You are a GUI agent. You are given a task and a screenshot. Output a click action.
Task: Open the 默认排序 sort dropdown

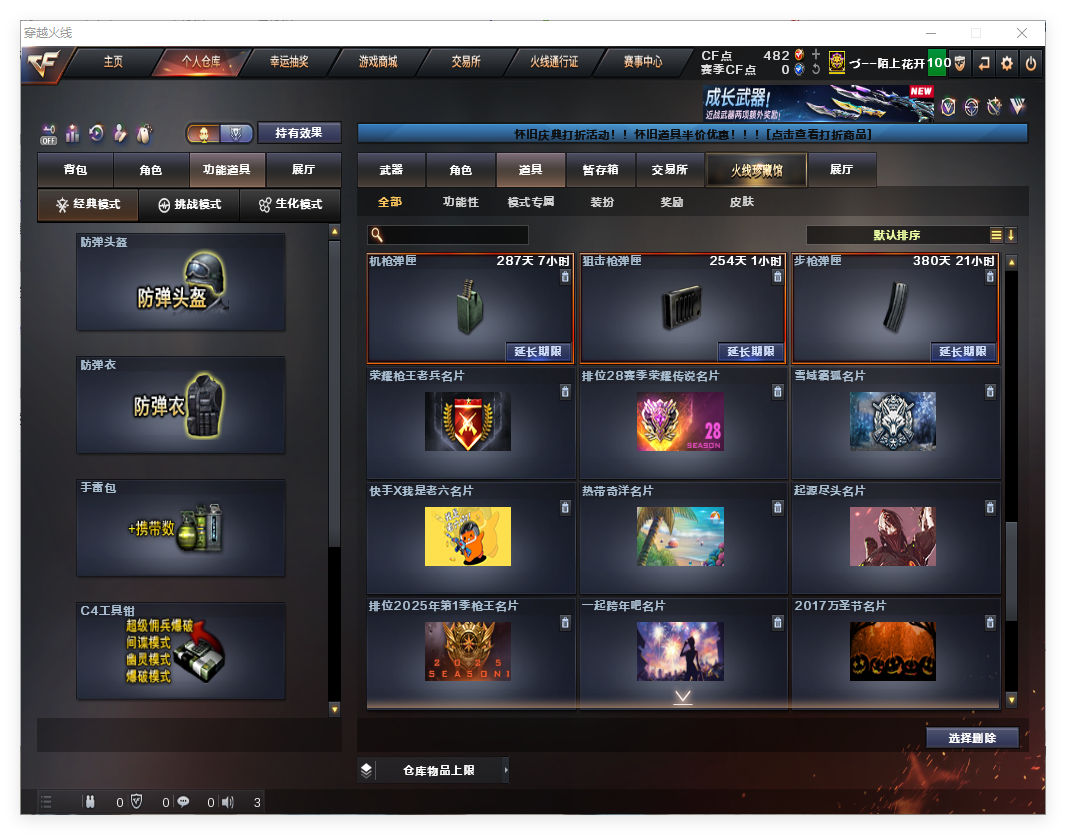point(897,235)
